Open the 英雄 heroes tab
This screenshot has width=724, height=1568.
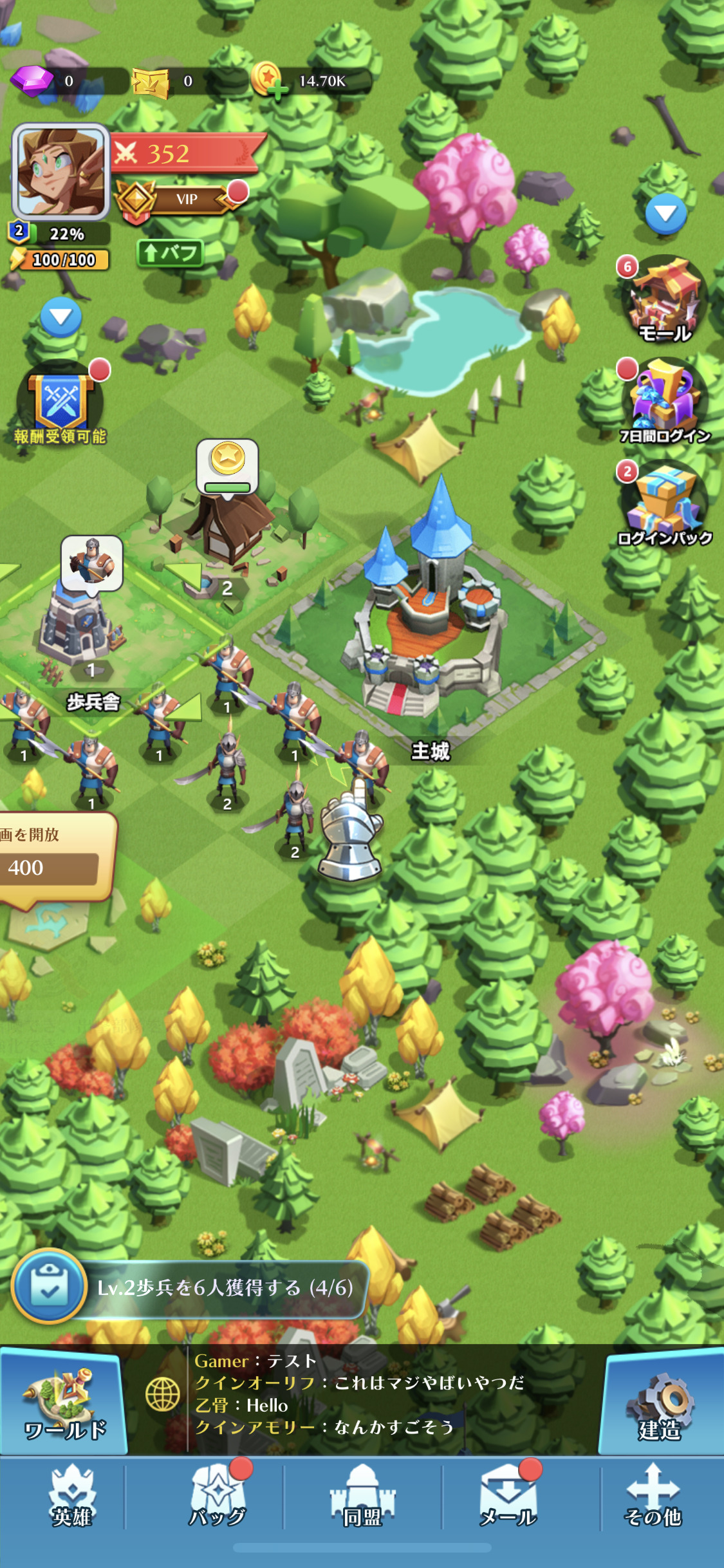[x=72, y=1497]
